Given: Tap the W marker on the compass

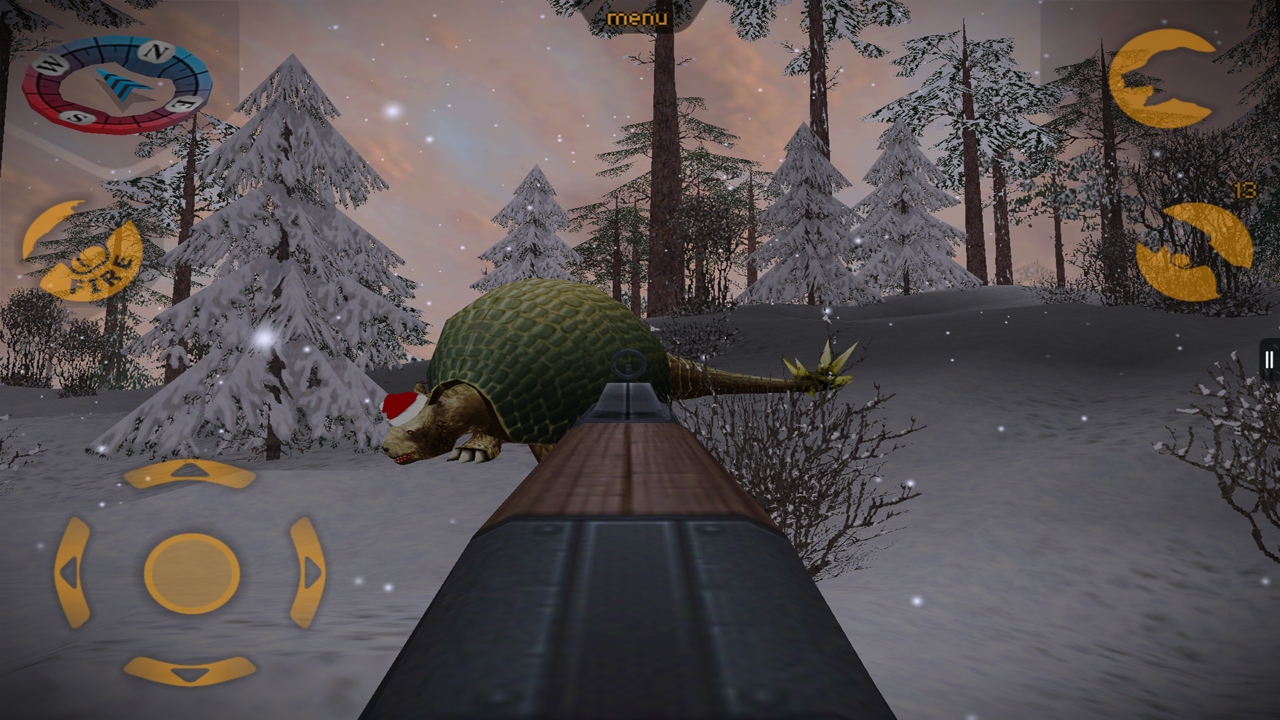Looking at the screenshot, I should click(50, 64).
